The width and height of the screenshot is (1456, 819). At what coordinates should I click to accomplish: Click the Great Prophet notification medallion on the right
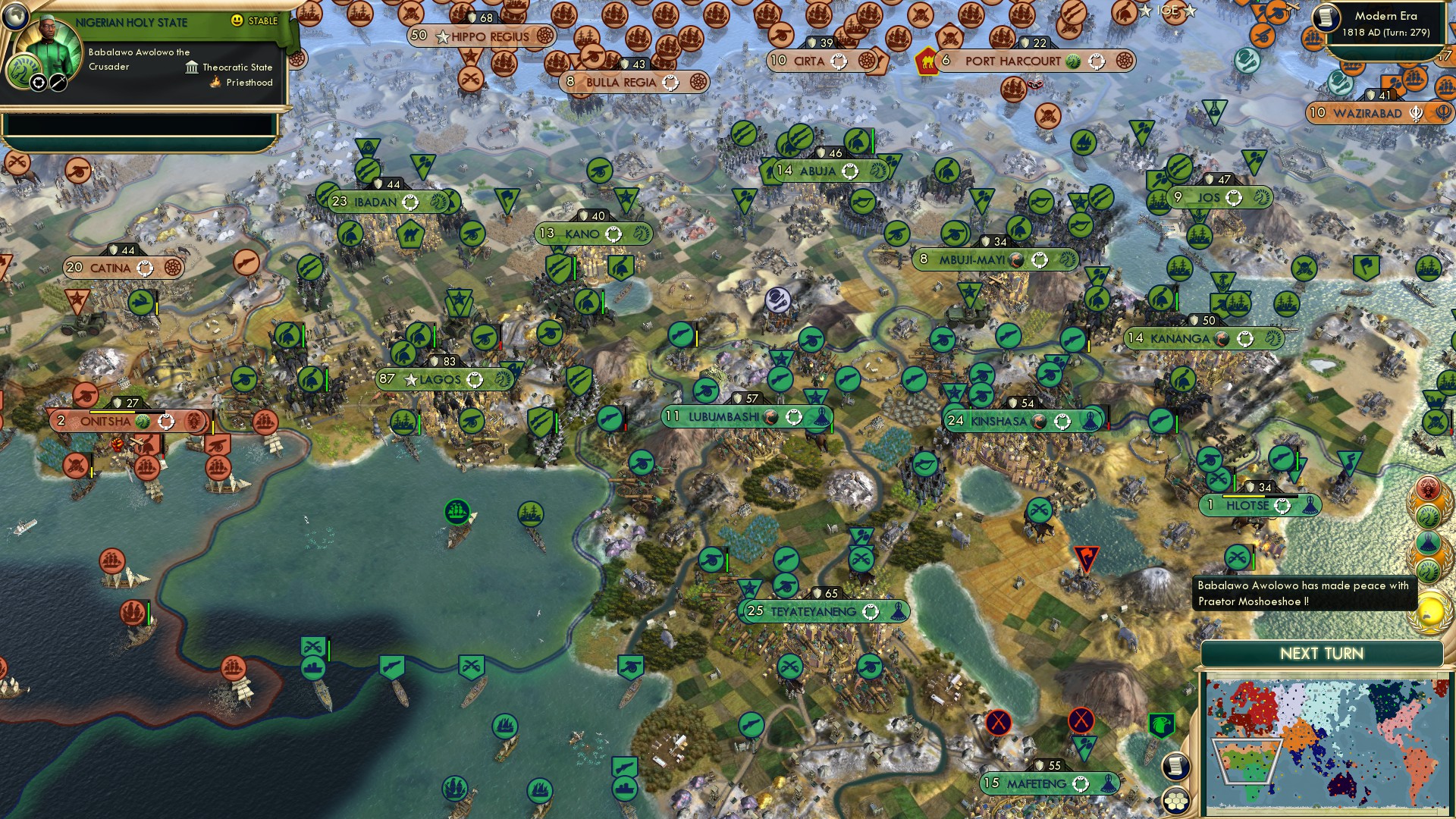(1428, 541)
